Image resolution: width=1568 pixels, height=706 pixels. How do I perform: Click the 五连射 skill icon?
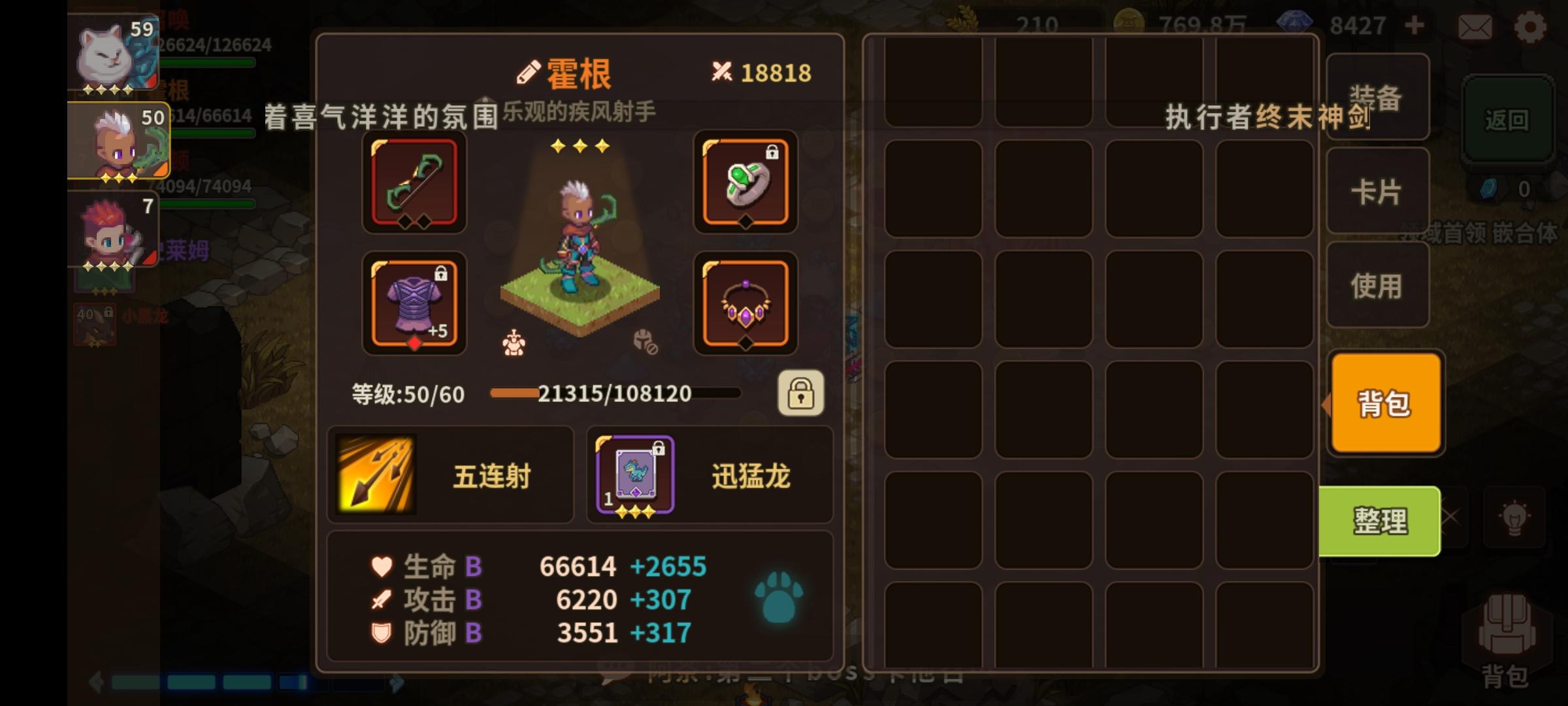pos(377,474)
